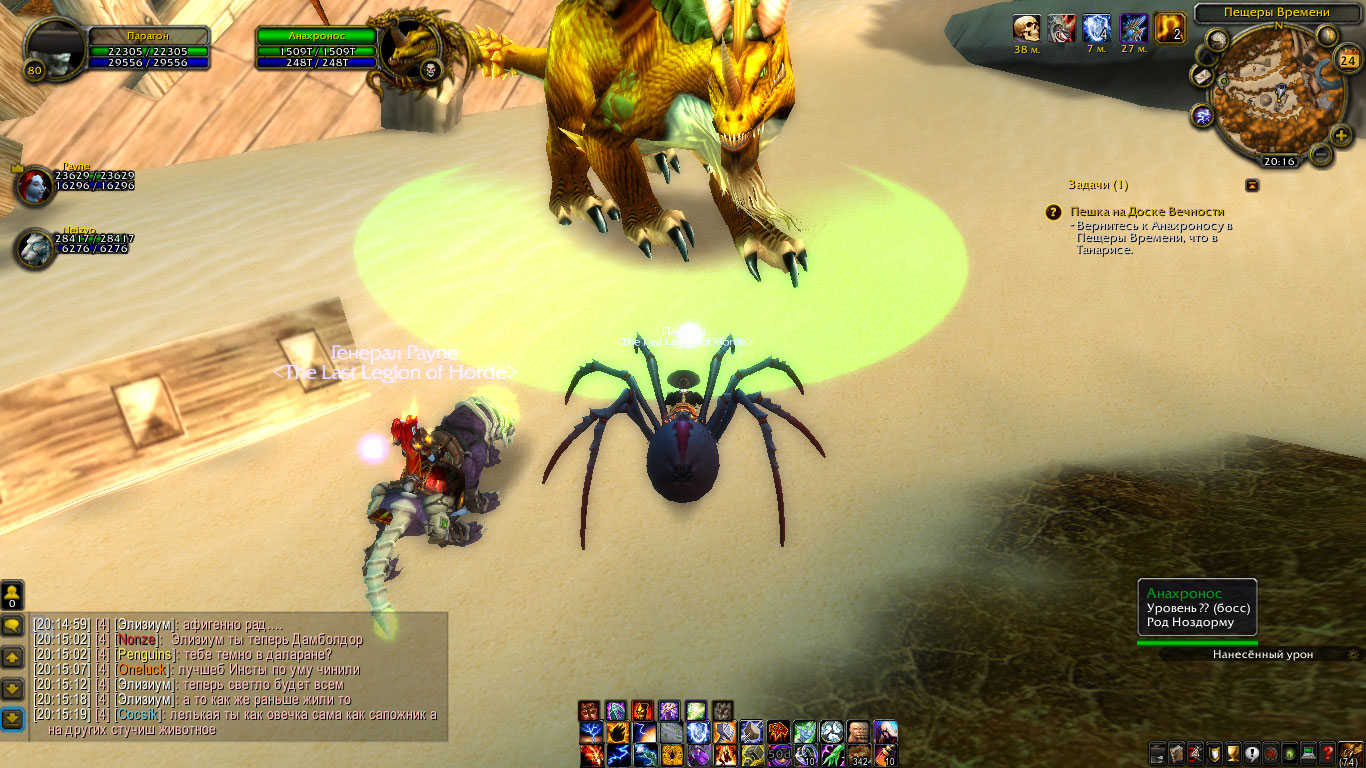Select the quest Пешка на Доске Вечности
The image size is (1366, 768).
point(1147,212)
